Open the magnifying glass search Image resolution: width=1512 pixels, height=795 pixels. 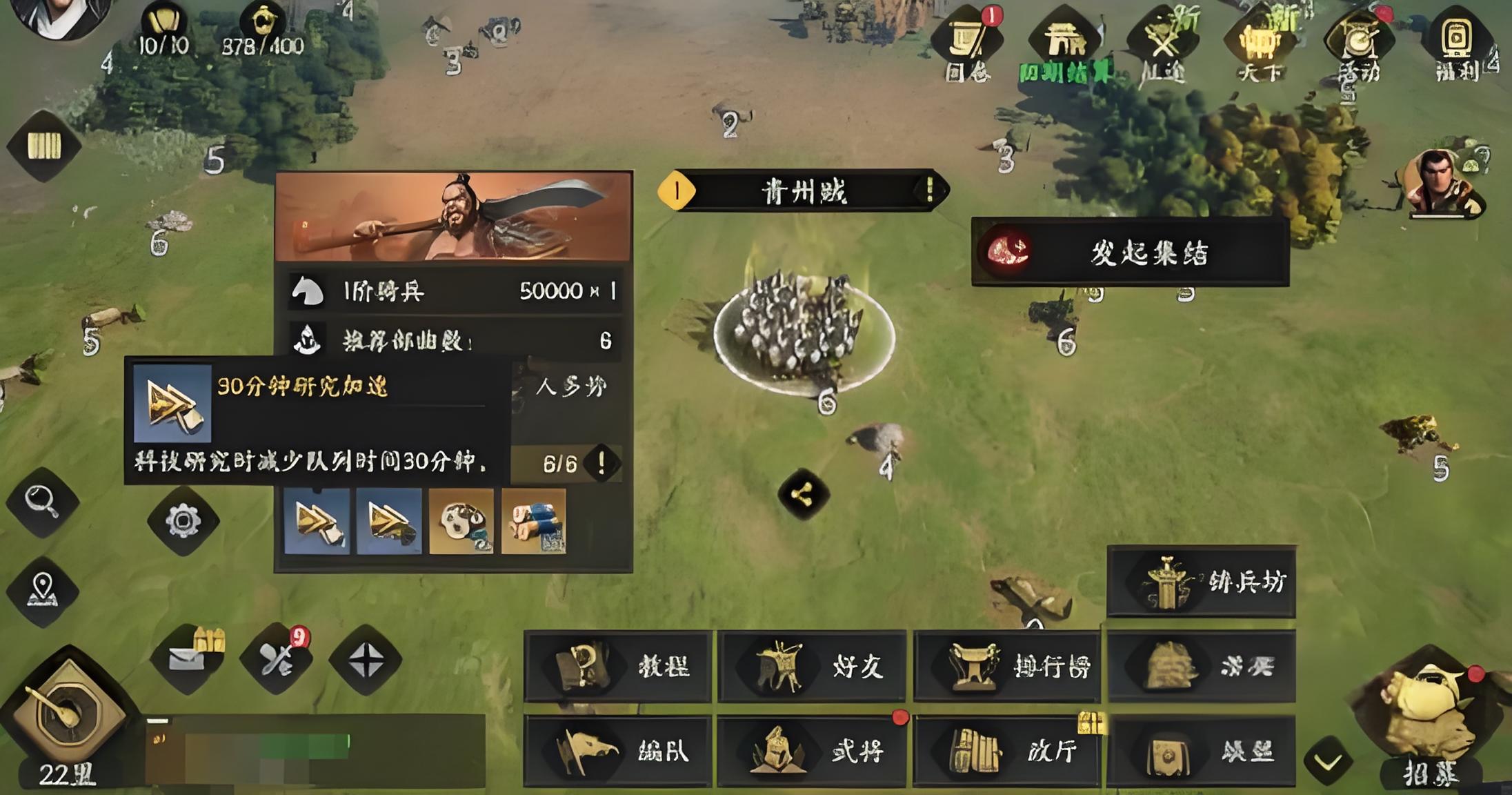tap(43, 502)
